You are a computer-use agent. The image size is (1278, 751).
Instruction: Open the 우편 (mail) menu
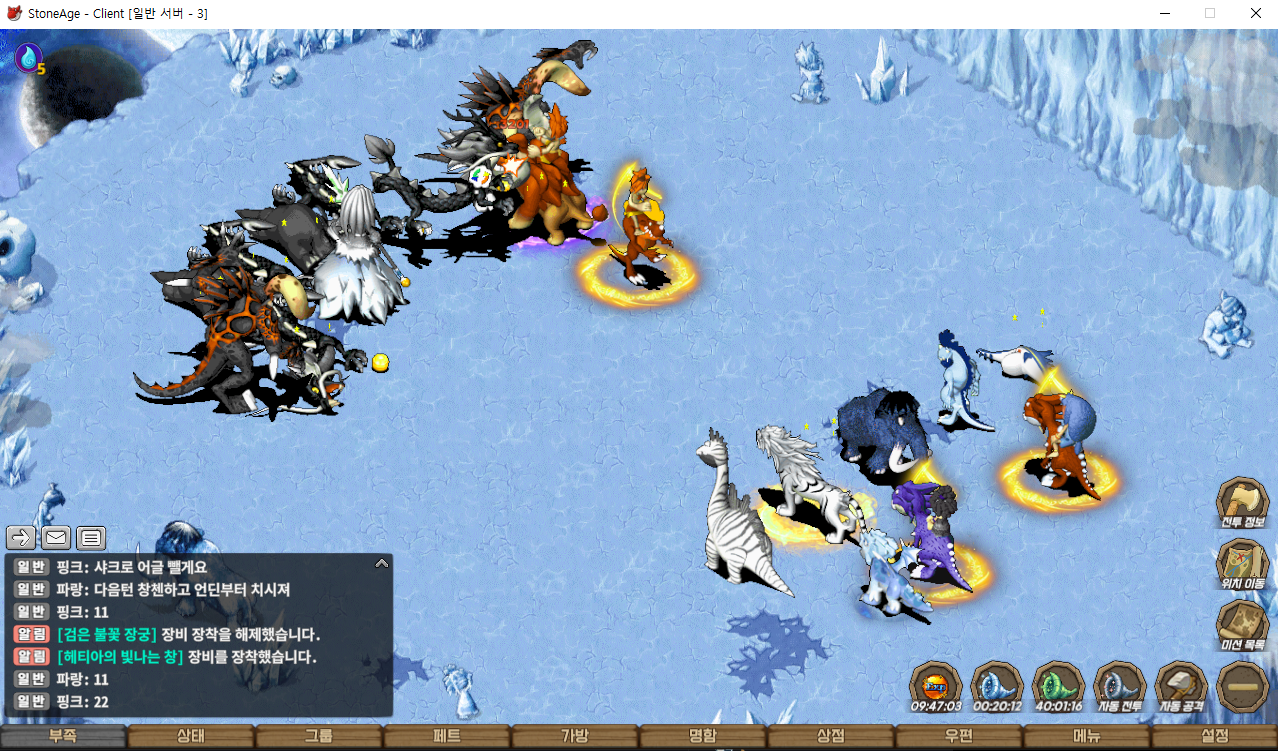point(959,737)
